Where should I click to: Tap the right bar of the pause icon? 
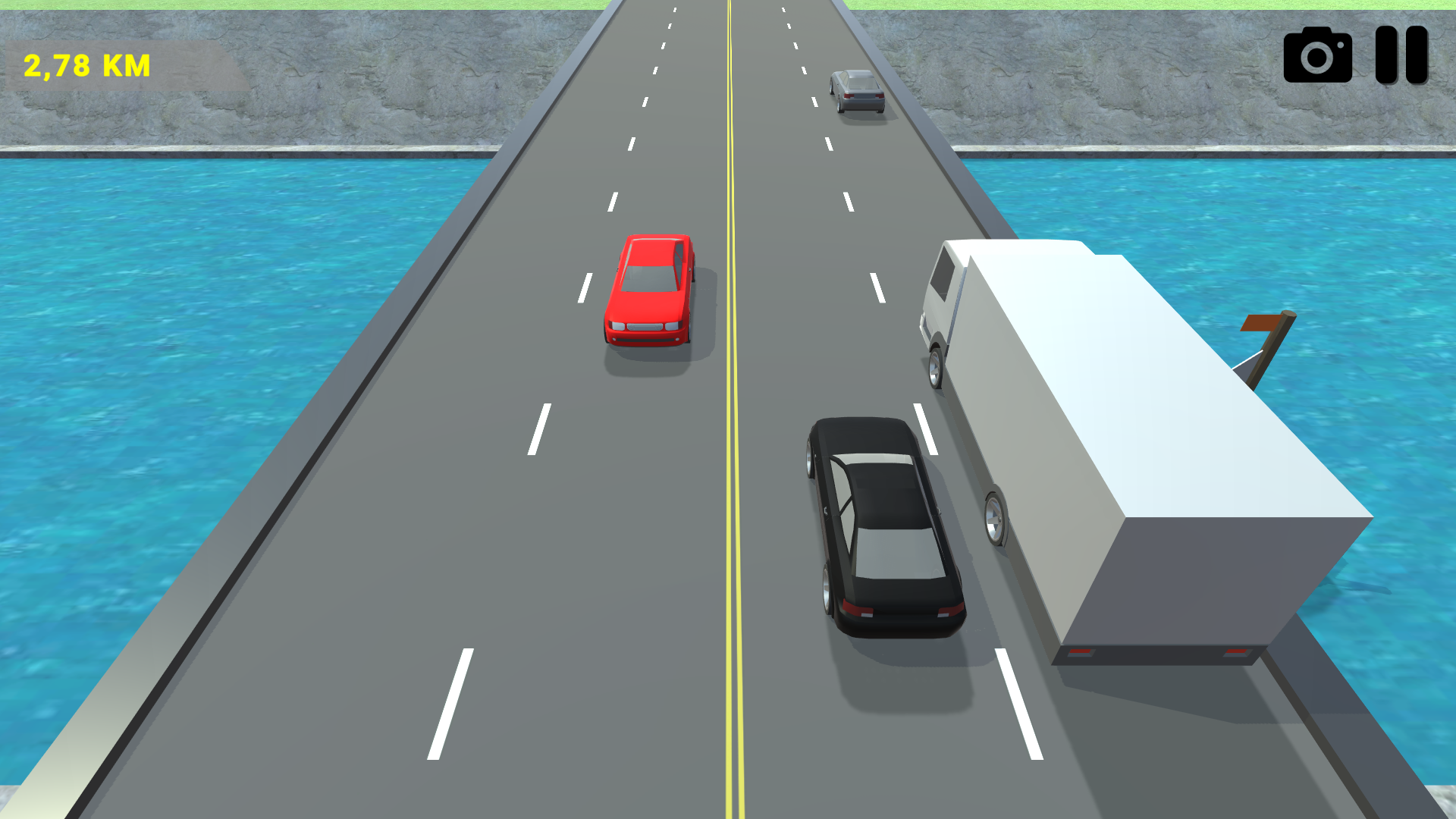[1415, 55]
